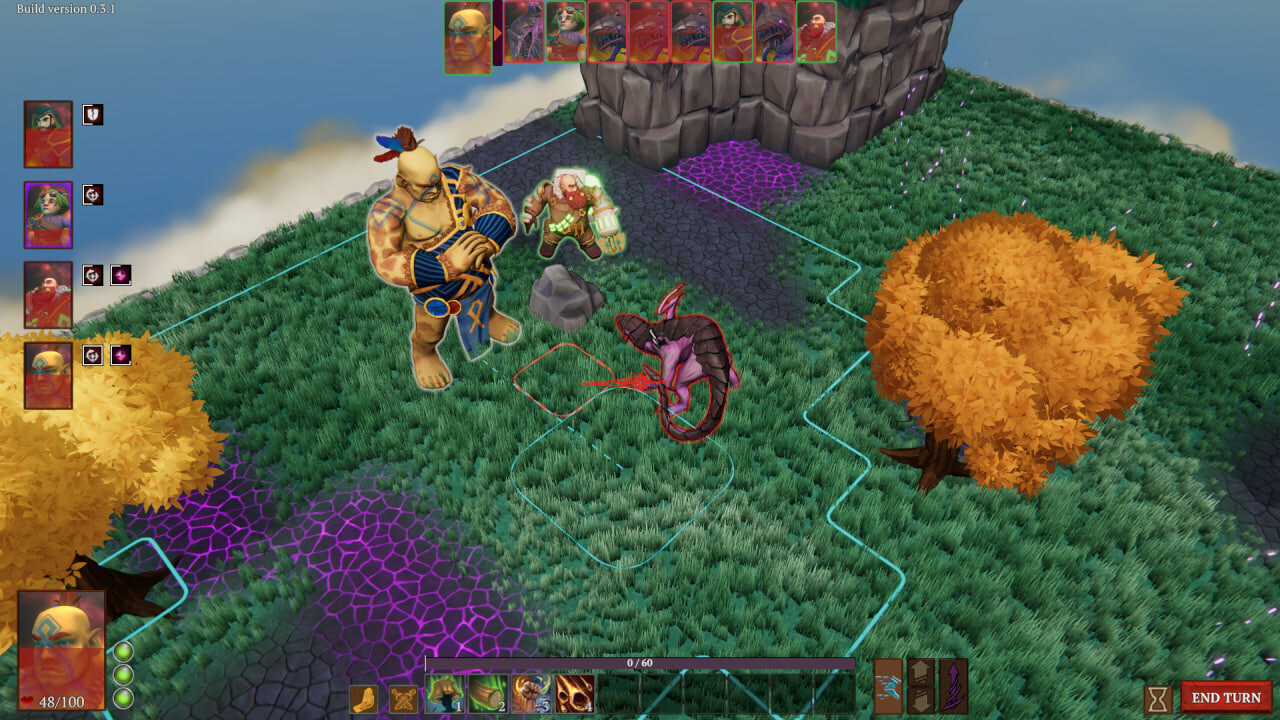Activate the purple arrow ability button
This screenshot has height=720, width=1280.
pos(954,686)
